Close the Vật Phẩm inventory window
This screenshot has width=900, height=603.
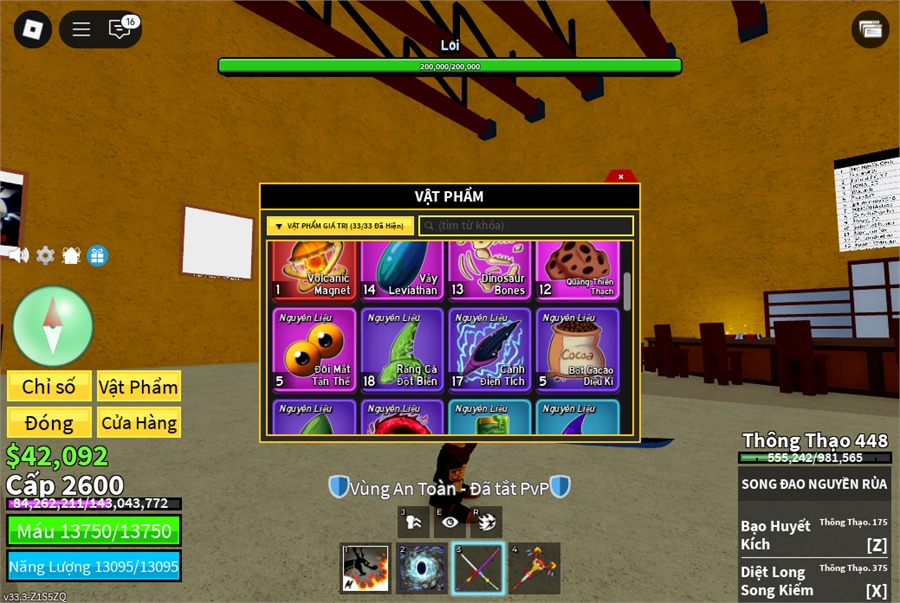621,176
